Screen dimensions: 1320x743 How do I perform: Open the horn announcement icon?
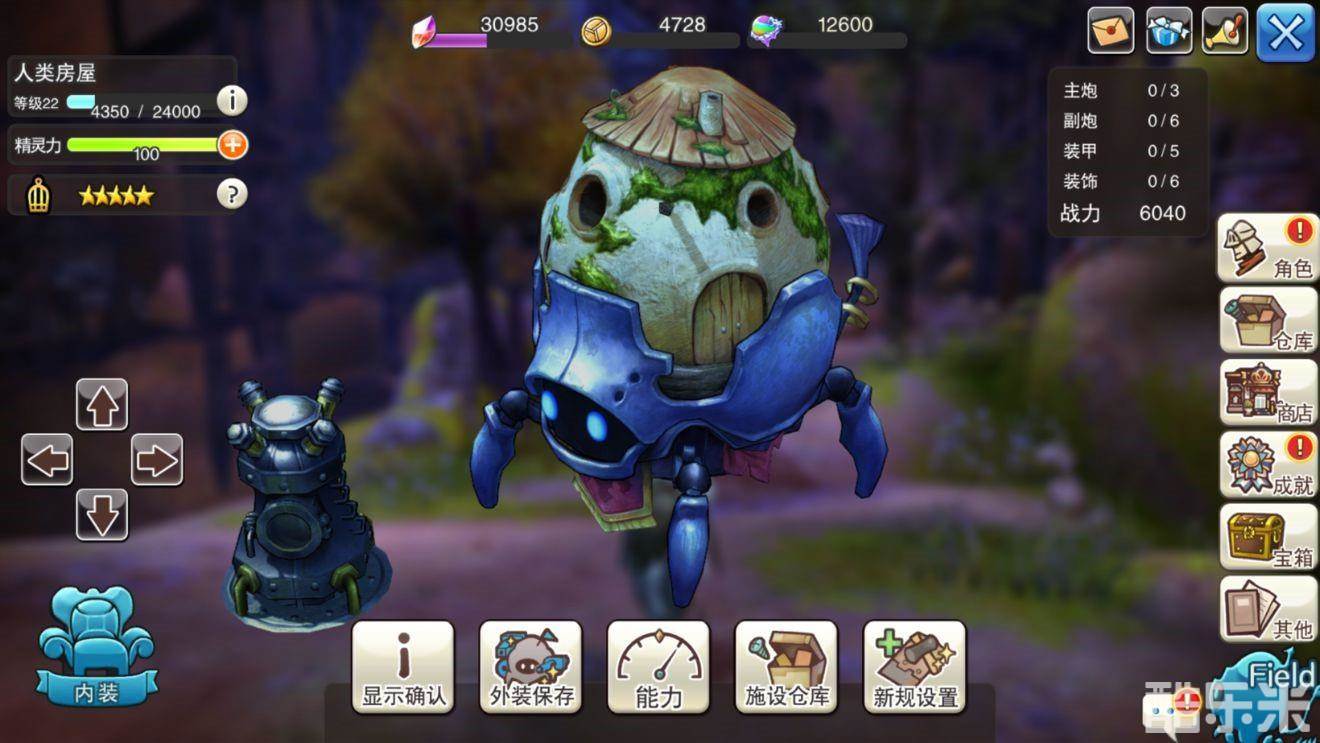[x=1225, y=31]
